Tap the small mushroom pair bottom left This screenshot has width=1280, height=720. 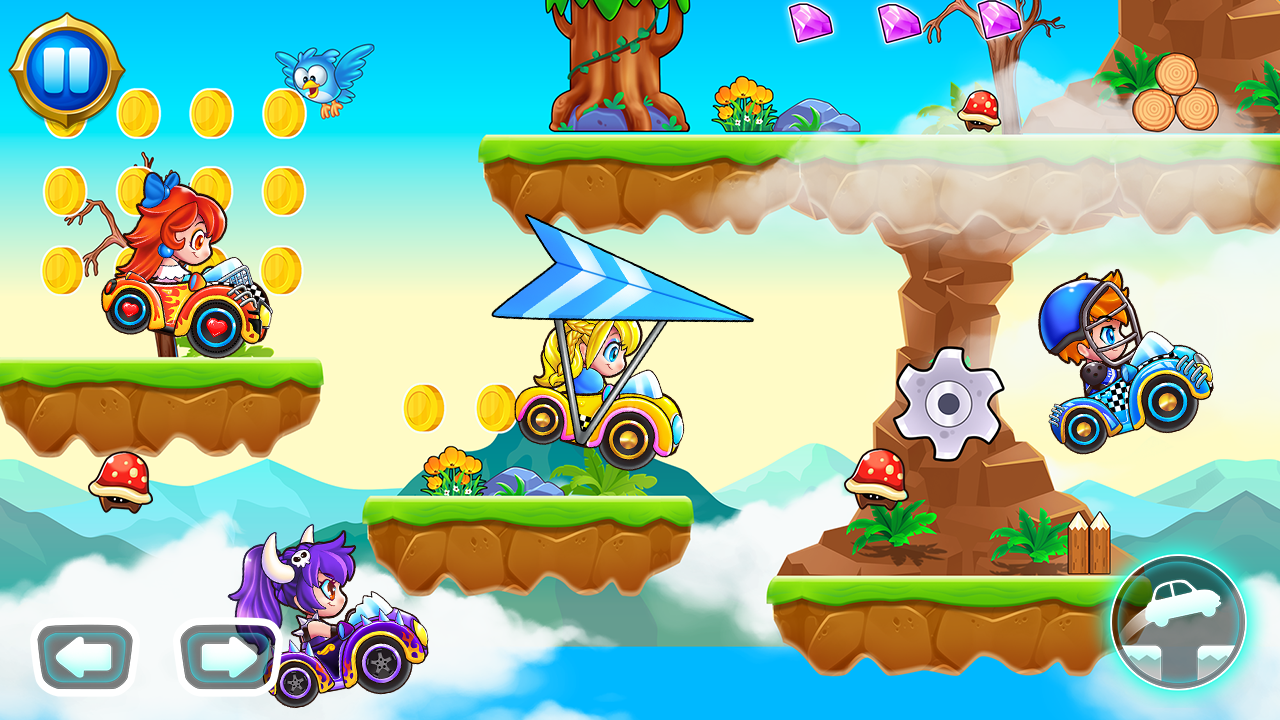tap(122, 482)
